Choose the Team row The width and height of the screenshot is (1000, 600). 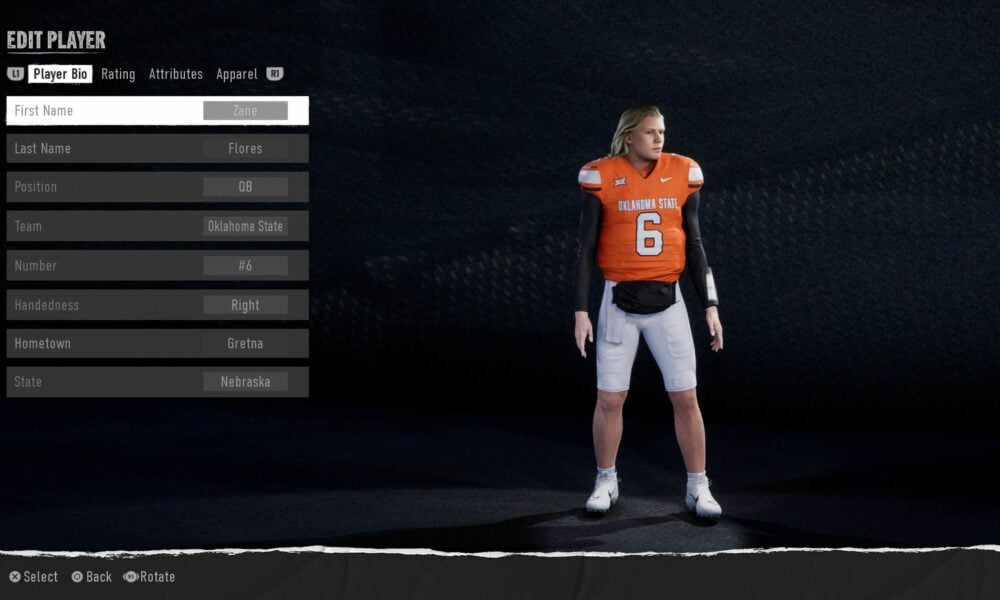[157, 226]
